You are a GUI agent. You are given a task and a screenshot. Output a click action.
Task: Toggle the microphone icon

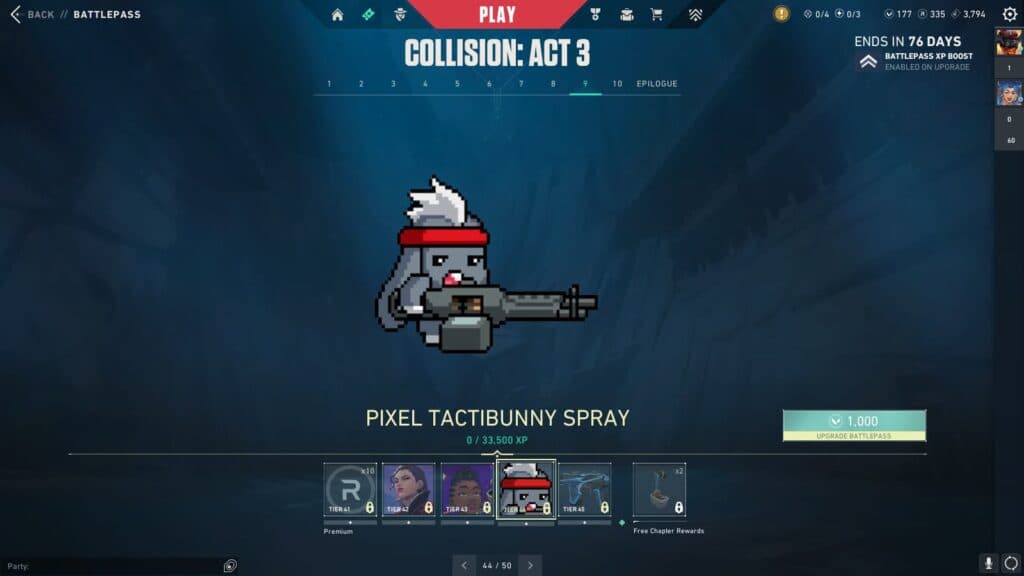pos(989,564)
